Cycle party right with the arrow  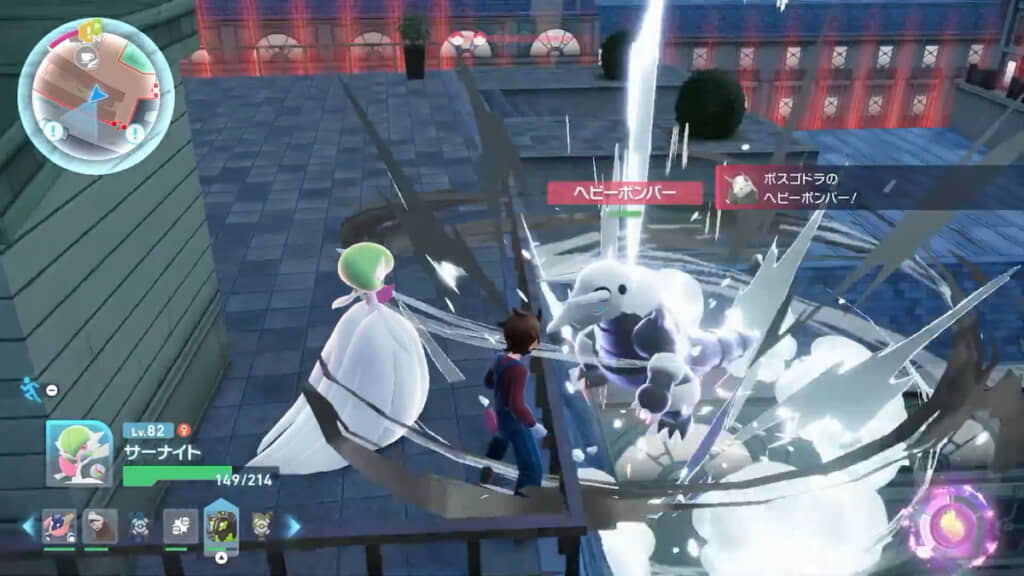coord(293,526)
